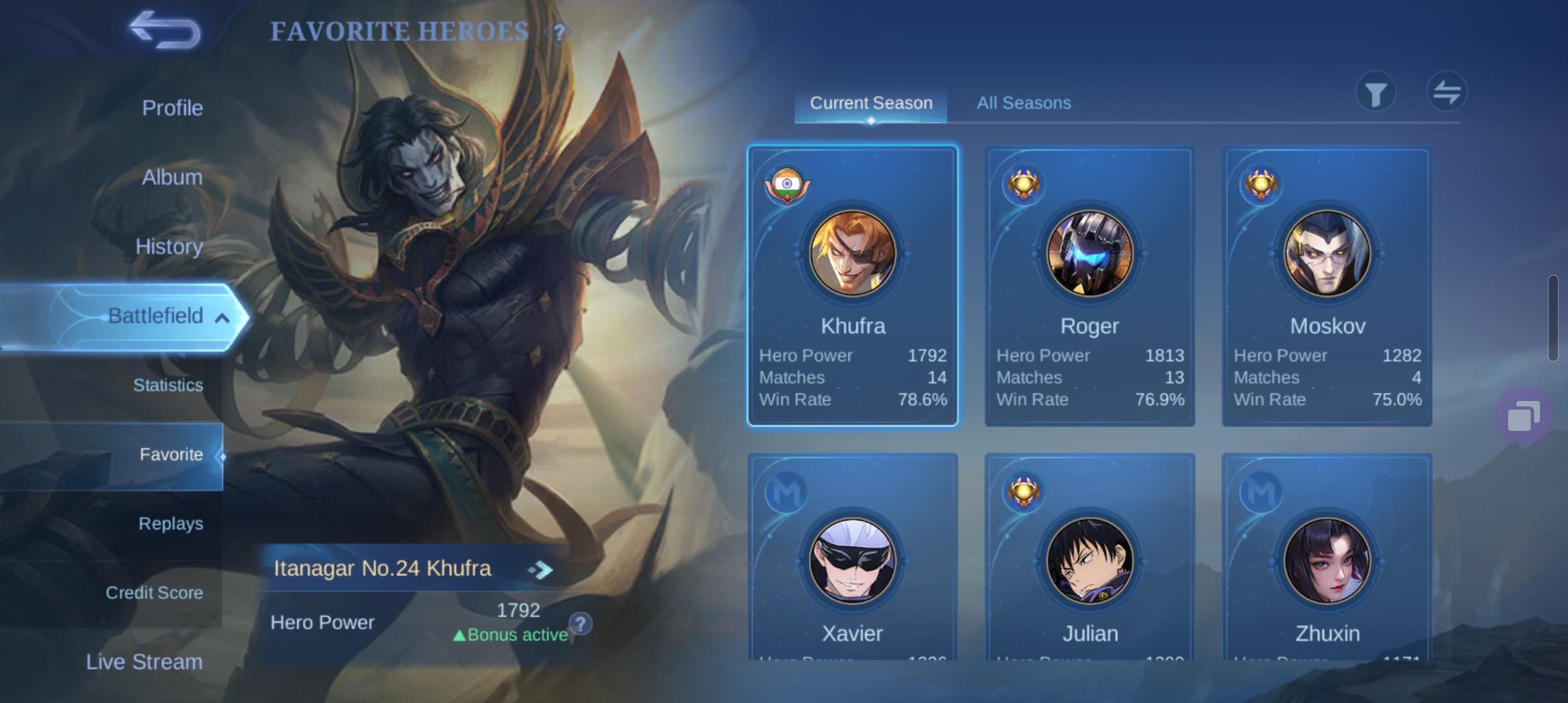Switch to the All Seasons tab

pyautogui.click(x=1023, y=103)
